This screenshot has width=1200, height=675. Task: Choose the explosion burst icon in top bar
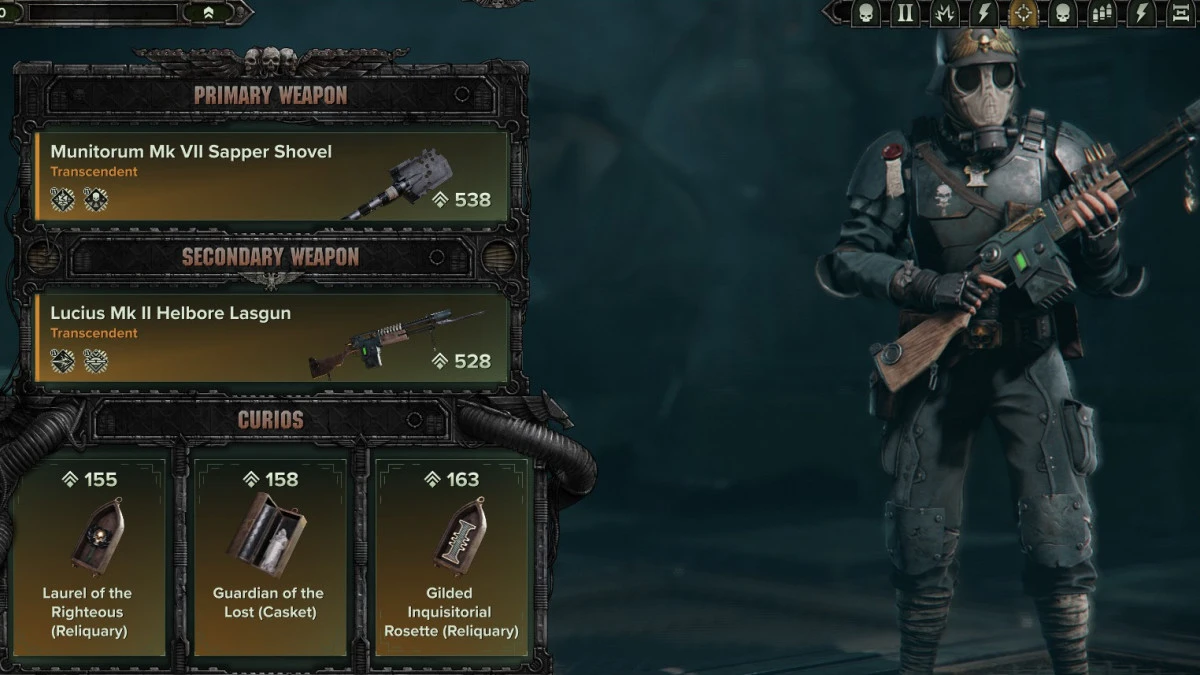(945, 13)
